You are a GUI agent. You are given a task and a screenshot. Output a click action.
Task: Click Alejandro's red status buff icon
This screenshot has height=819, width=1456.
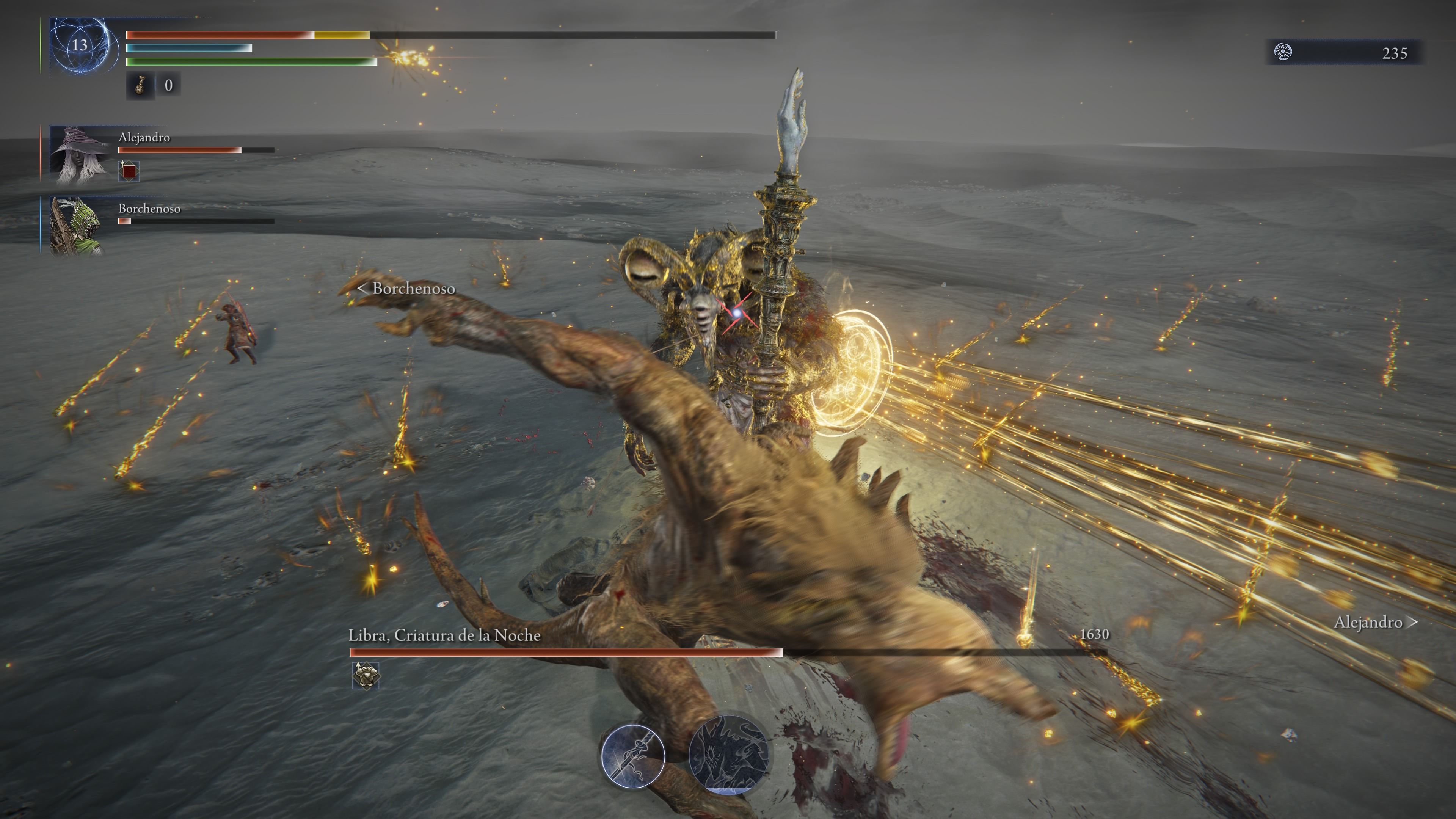(x=129, y=171)
